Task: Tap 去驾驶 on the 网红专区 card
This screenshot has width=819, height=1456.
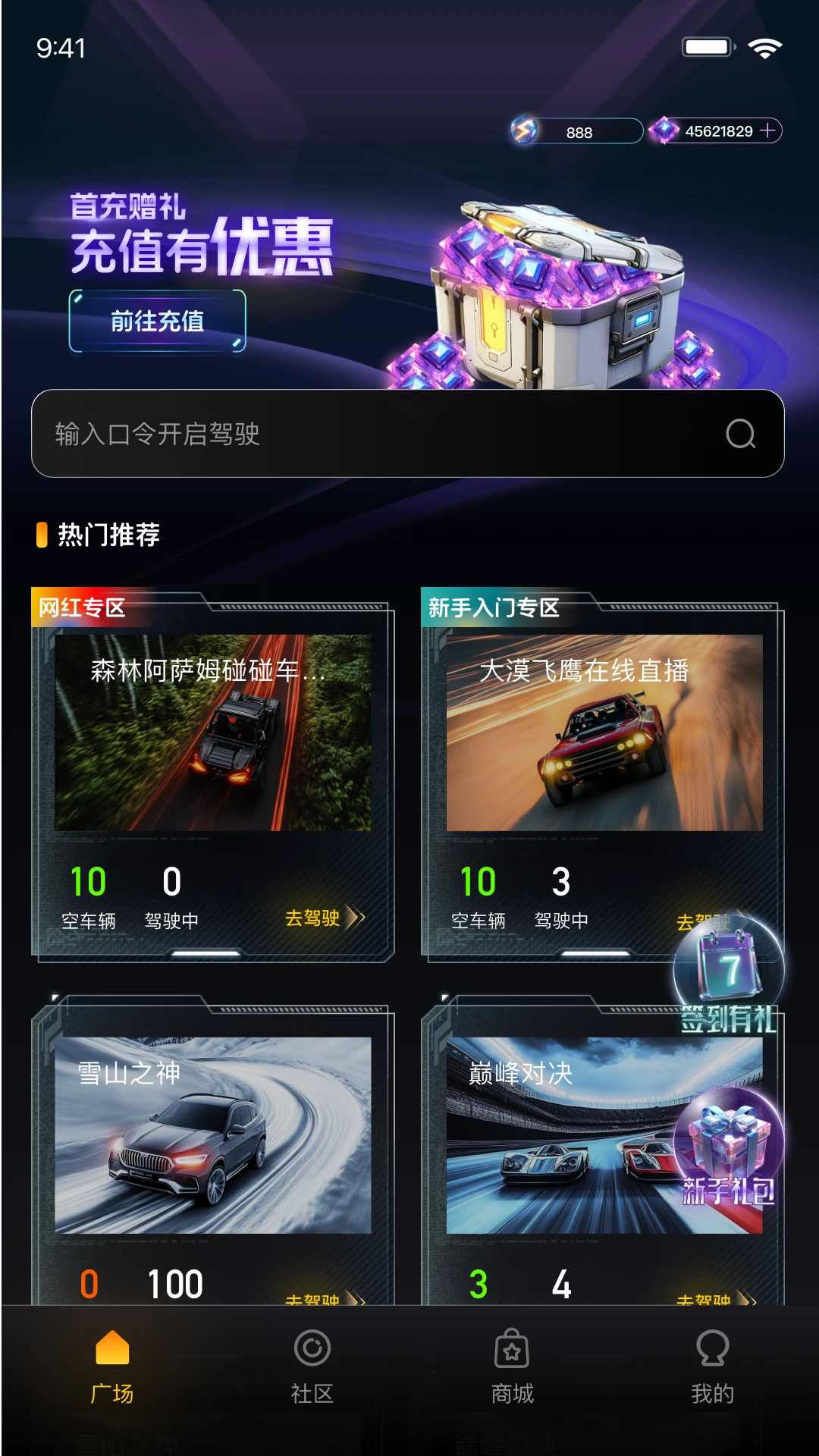Action: point(324,918)
